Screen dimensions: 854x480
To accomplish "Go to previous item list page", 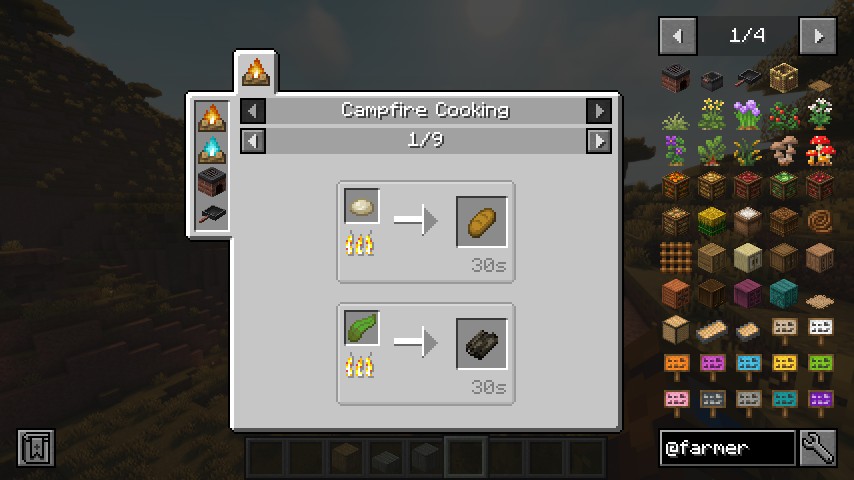I will click(x=678, y=36).
